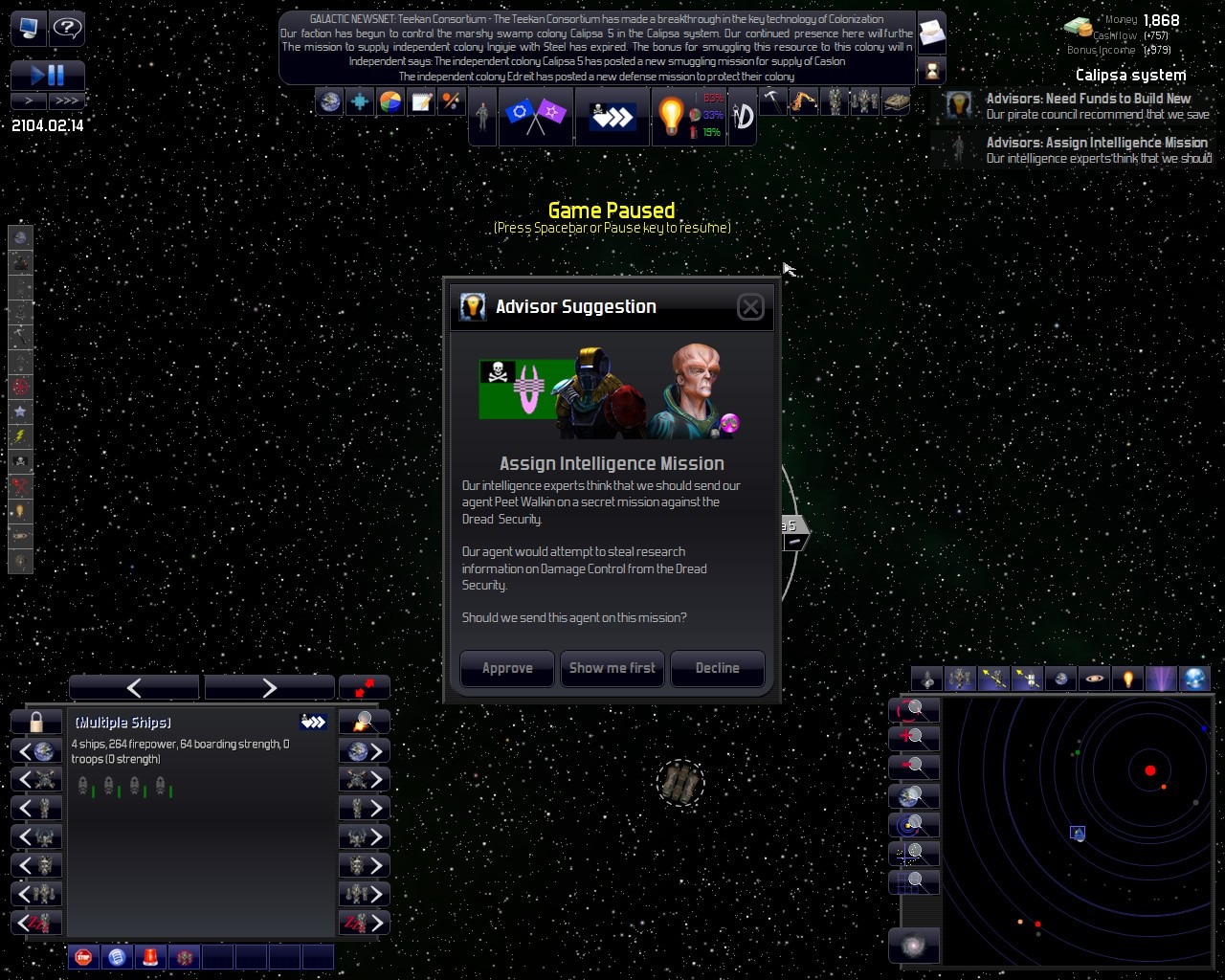Viewport: 1225px width, 980px height.
Task: Select the 'Advisors: Assign Intelligence Mission' notification
Action: [x=1096, y=149]
